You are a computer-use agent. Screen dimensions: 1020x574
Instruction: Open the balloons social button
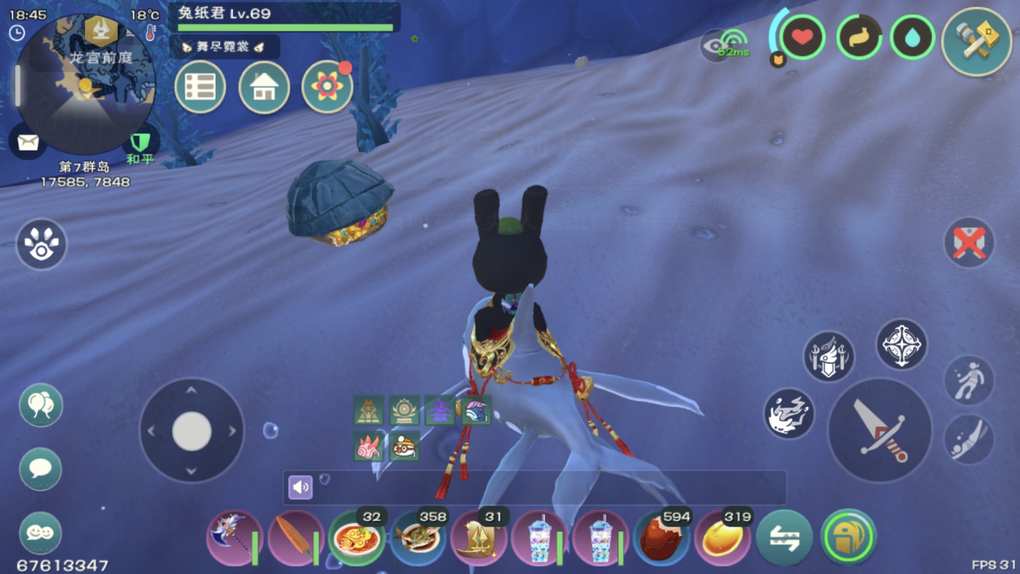(41, 405)
